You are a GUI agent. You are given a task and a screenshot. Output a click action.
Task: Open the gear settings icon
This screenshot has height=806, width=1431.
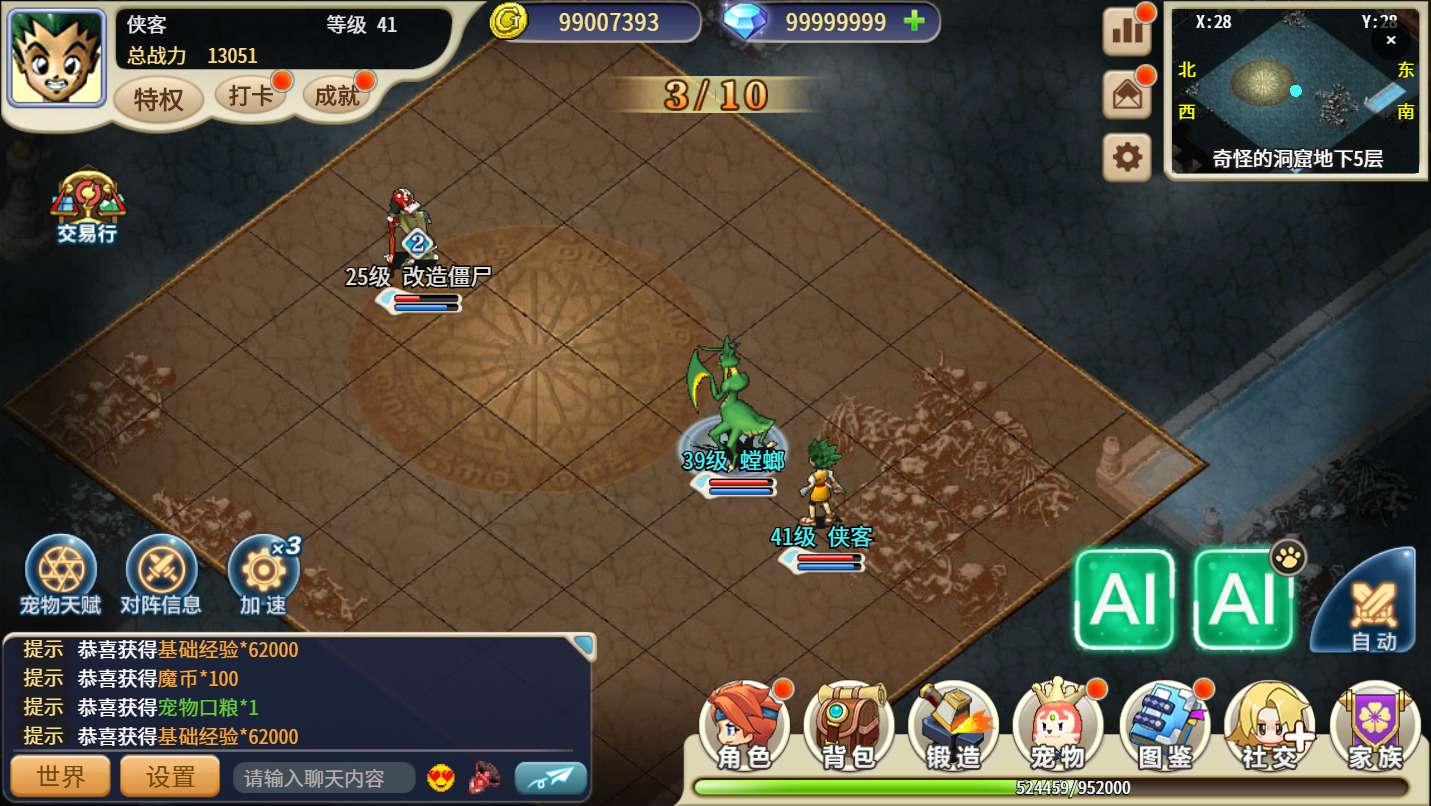click(1127, 158)
